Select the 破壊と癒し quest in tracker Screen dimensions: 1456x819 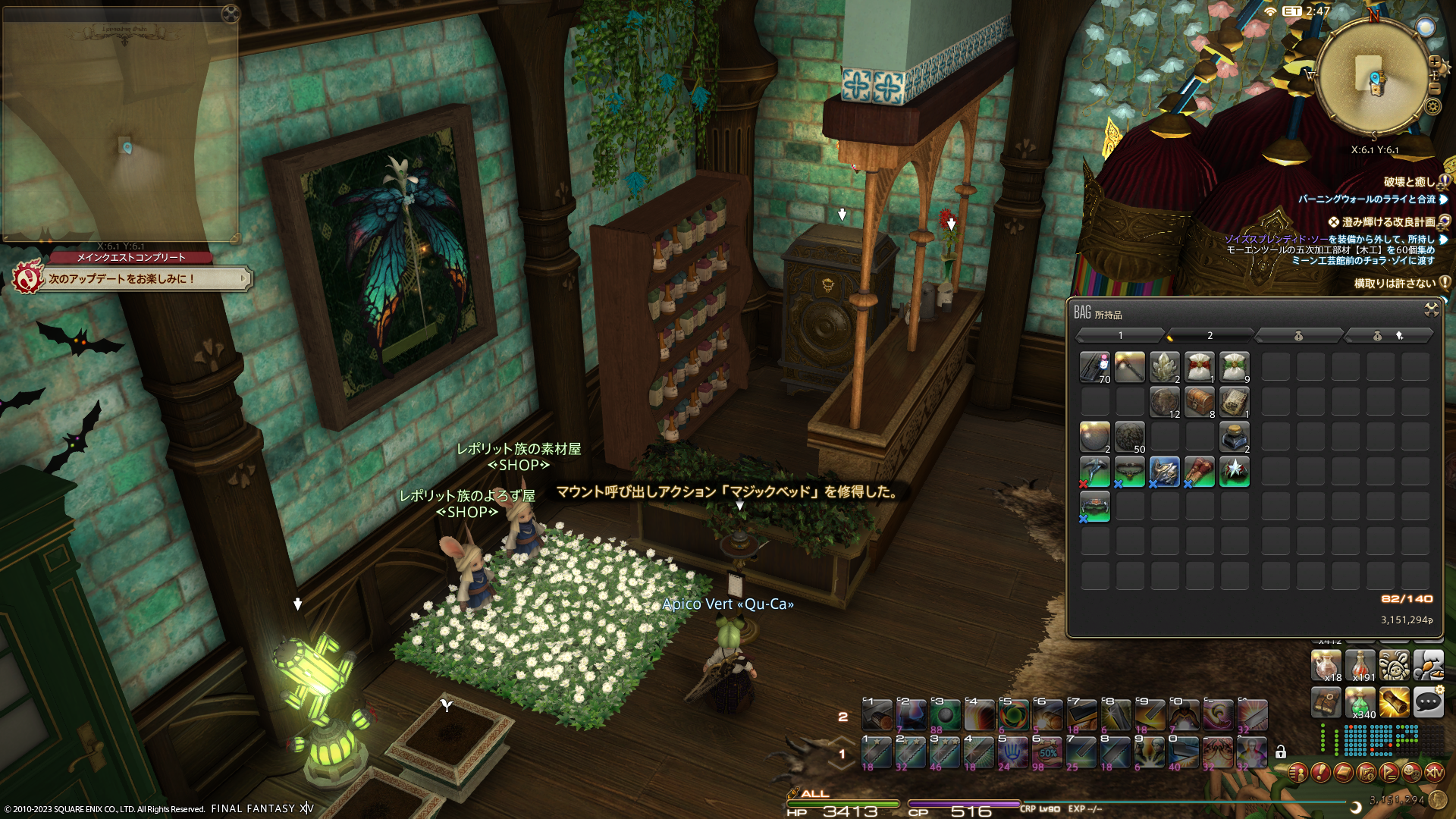(1409, 182)
